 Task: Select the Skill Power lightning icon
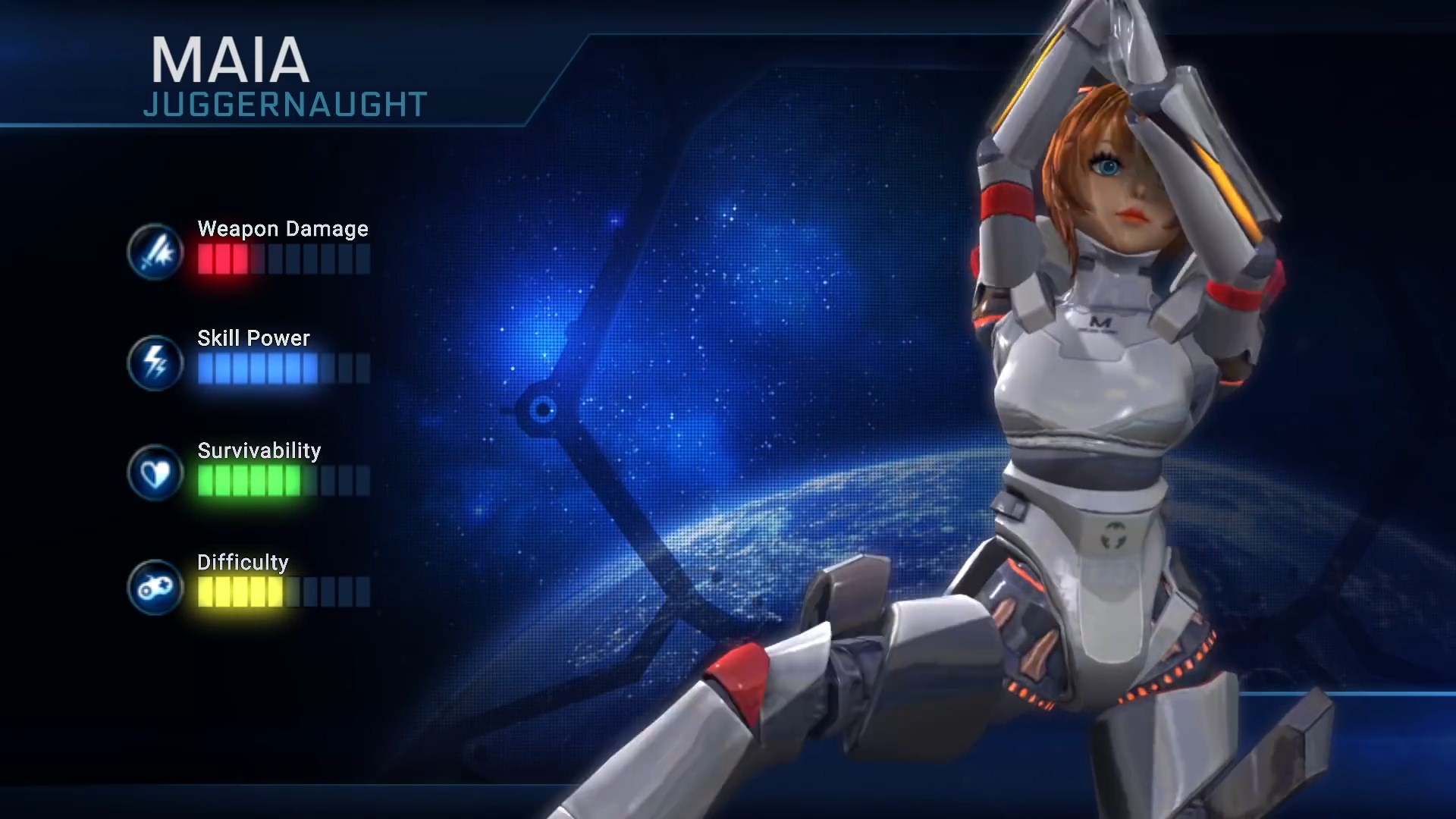tap(155, 362)
